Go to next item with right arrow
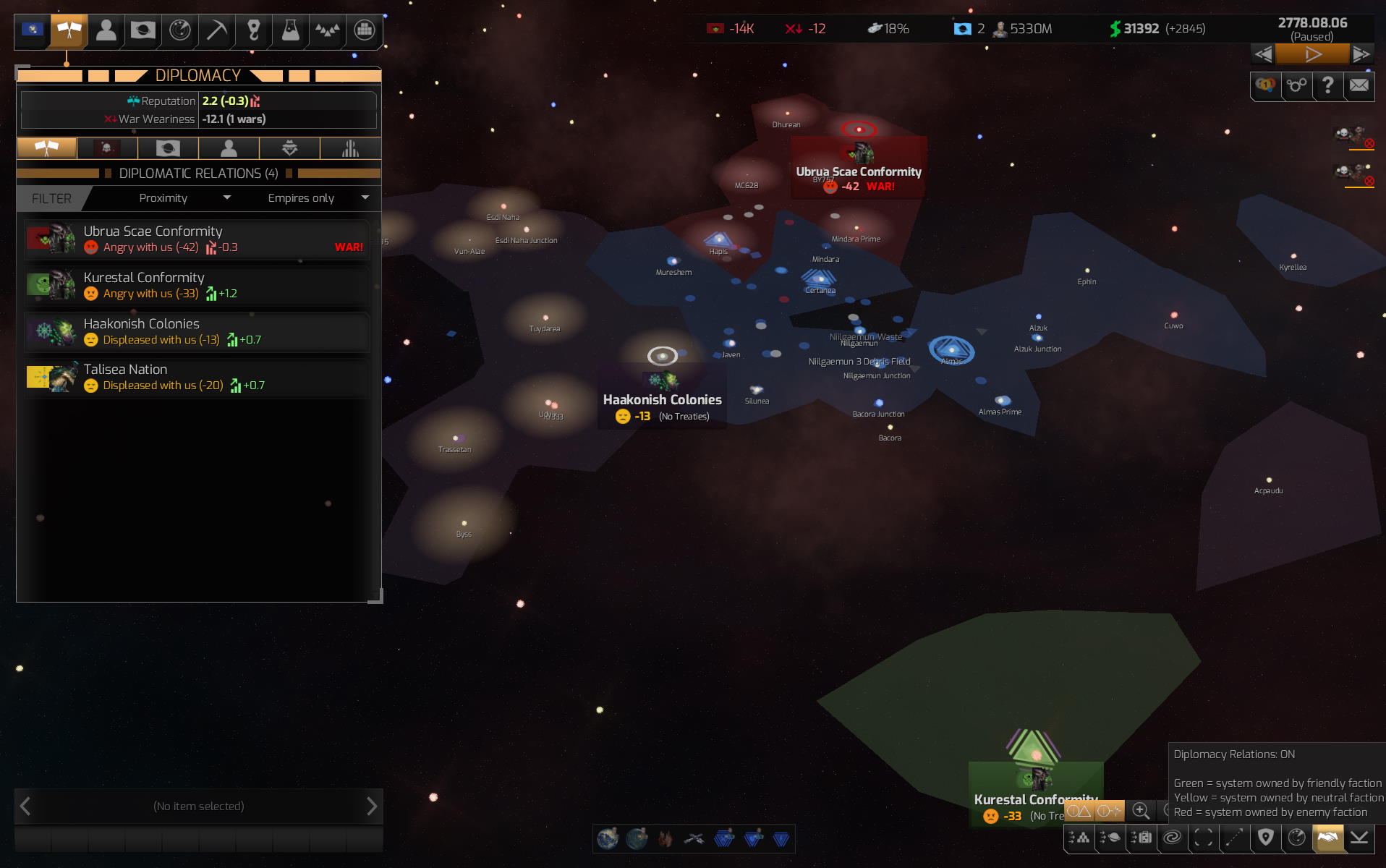The height and width of the screenshot is (868, 1386). (x=371, y=806)
